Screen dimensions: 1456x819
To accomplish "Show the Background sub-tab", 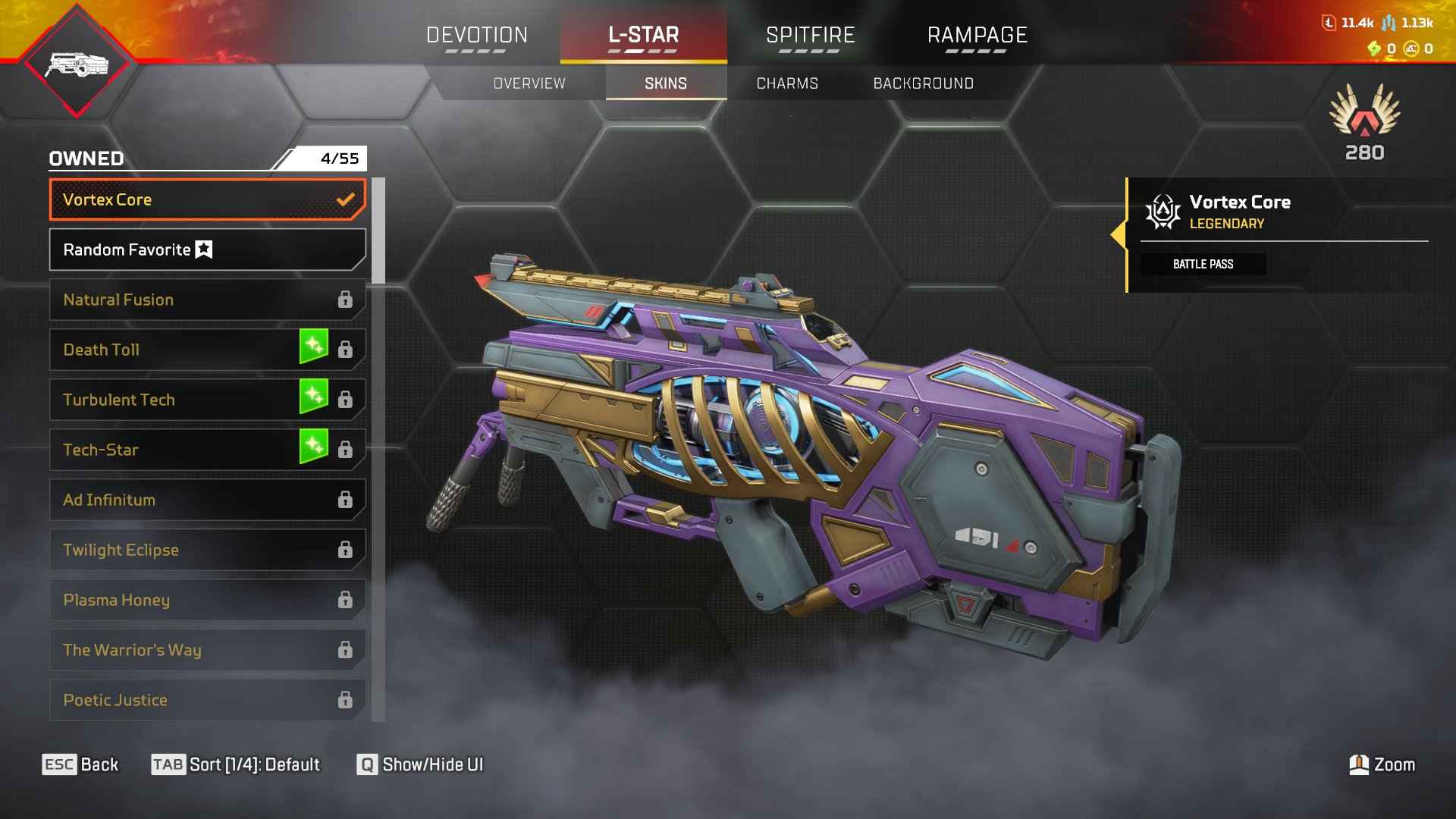I will point(923,83).
